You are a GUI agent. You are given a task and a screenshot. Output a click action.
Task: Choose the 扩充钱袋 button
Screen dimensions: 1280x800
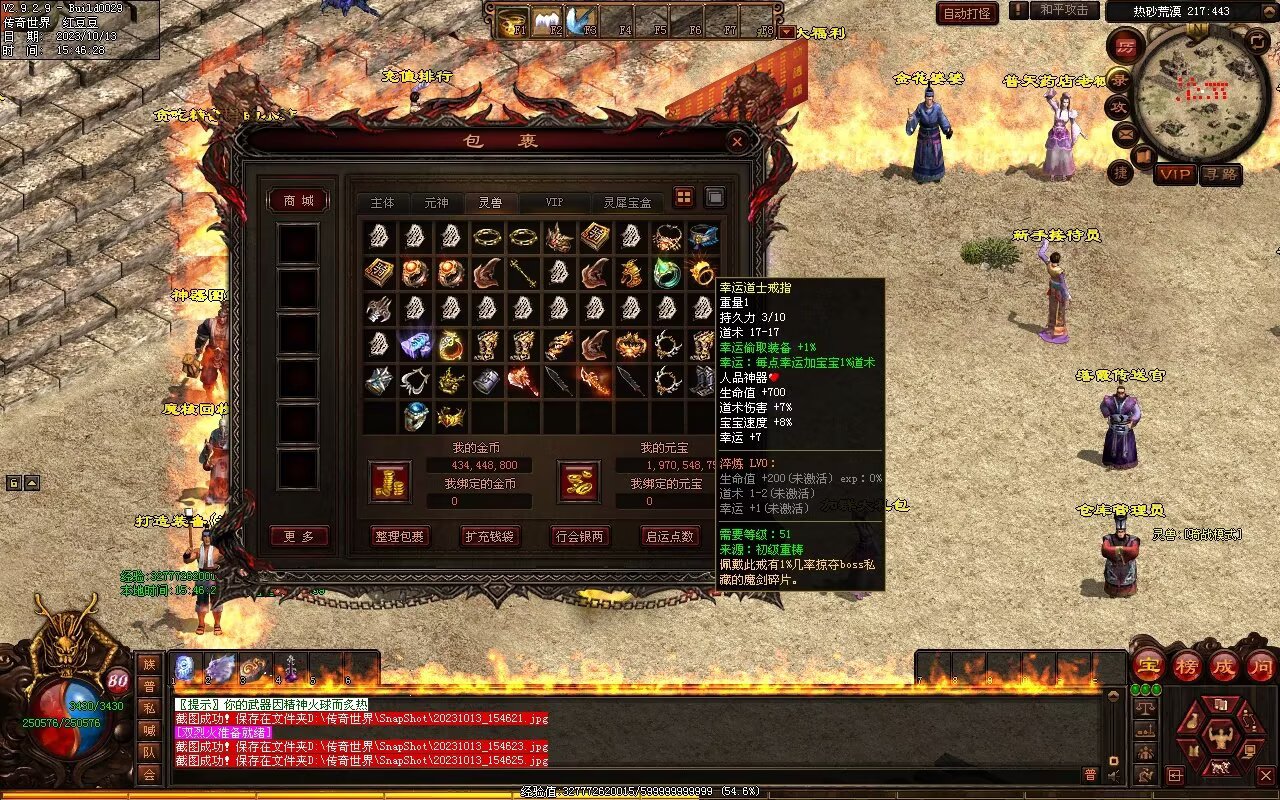pos(489,536)
